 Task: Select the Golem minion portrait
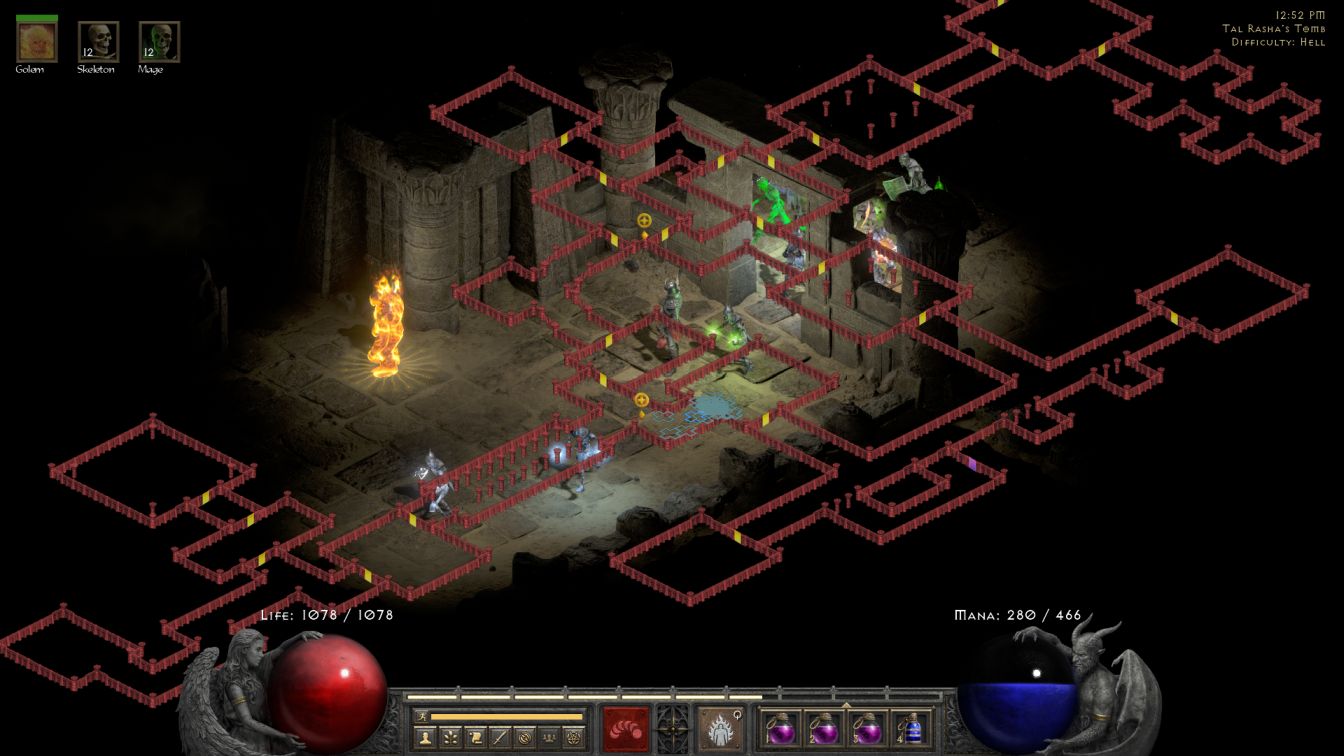pos(37,41)
